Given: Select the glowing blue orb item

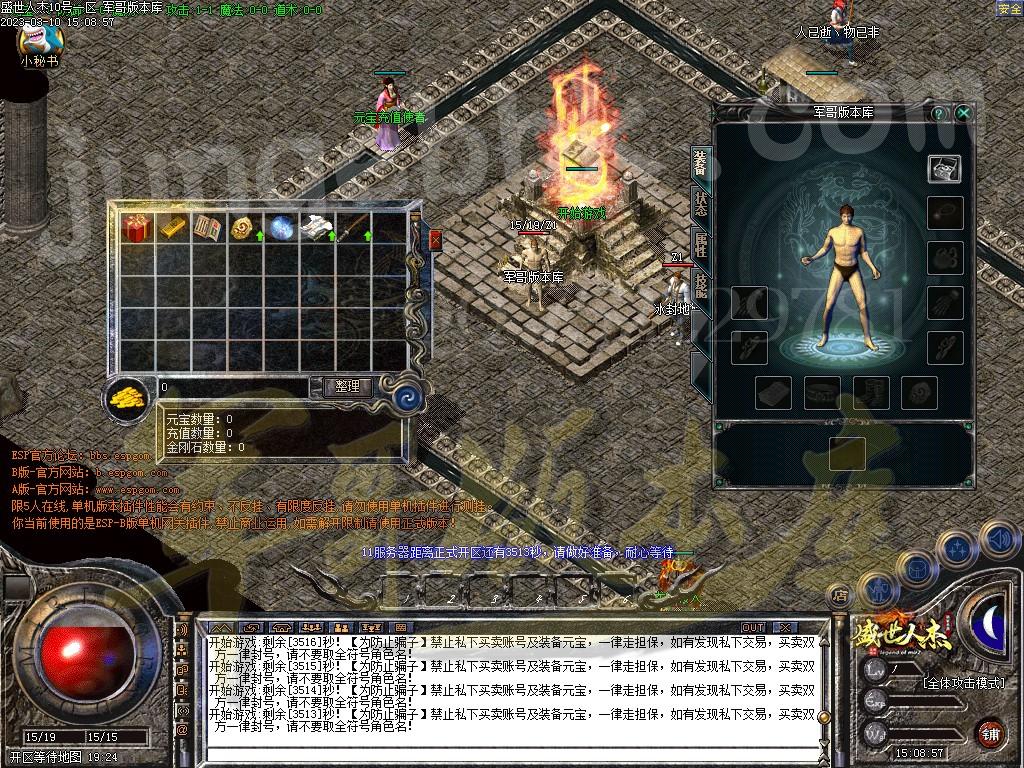Looking at the screenshot, I should 280,228.
